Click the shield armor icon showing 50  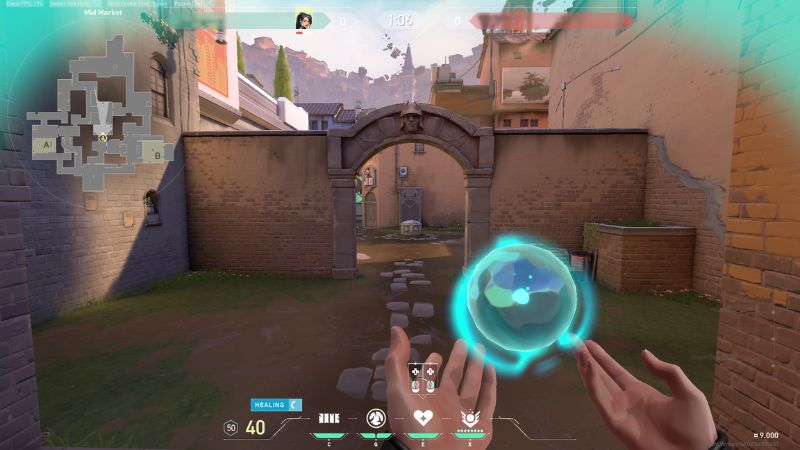coord(231,428)
